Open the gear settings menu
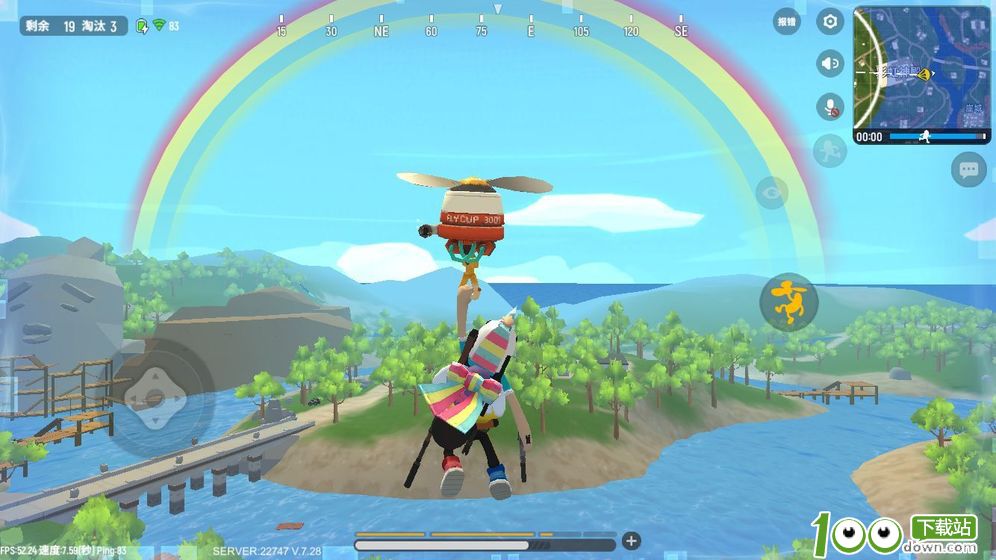Screen dimensions: 996x560 [829, 21]
